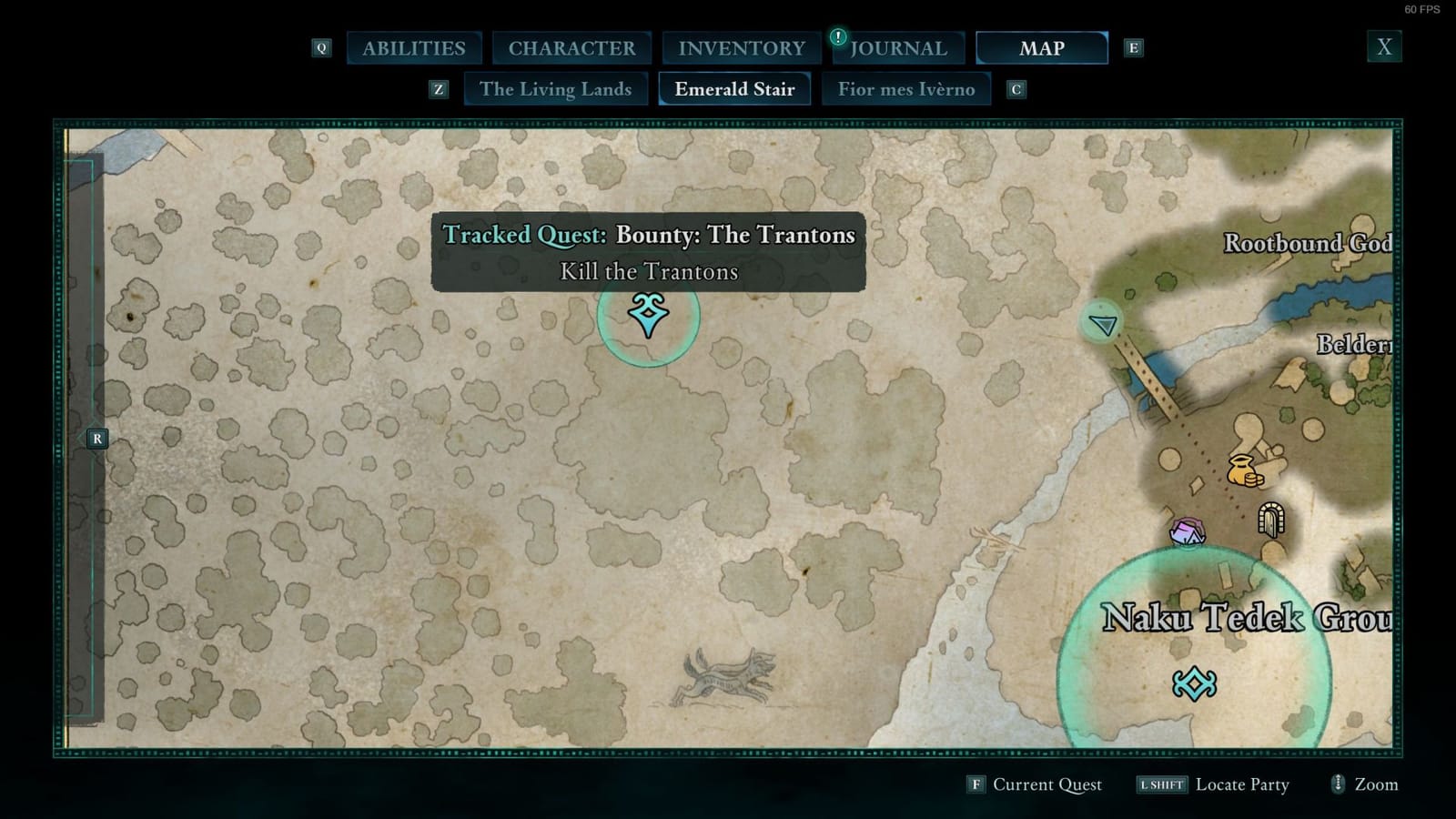Cycle to previous menu using the Q prompt
The height and width of the screenshot is (819, 1456).
click(x=320, y=47)
